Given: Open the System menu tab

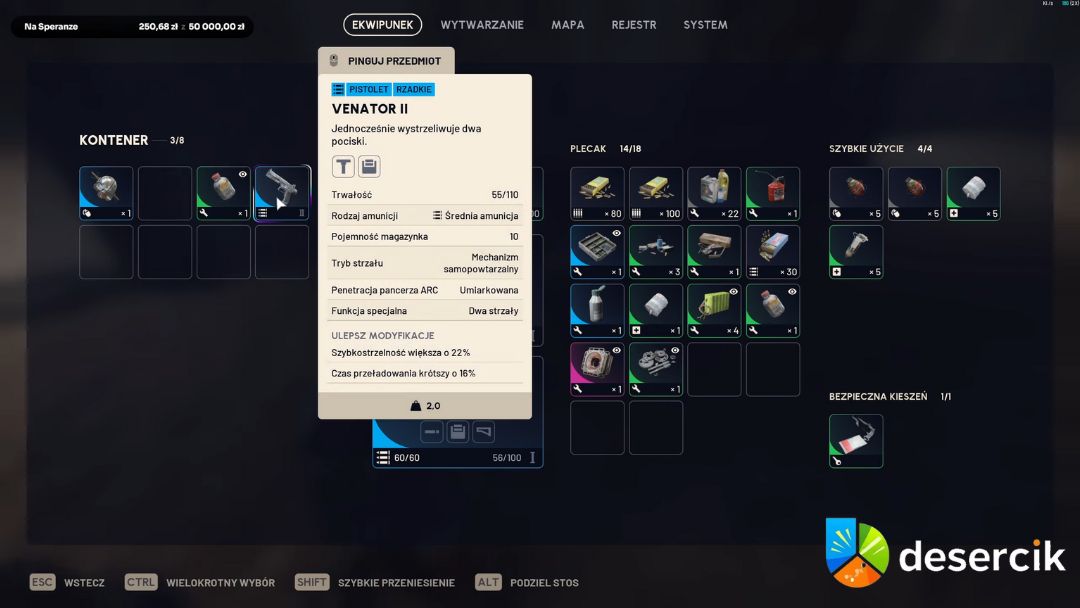Looking at the screenshot, I should [705, 25].
